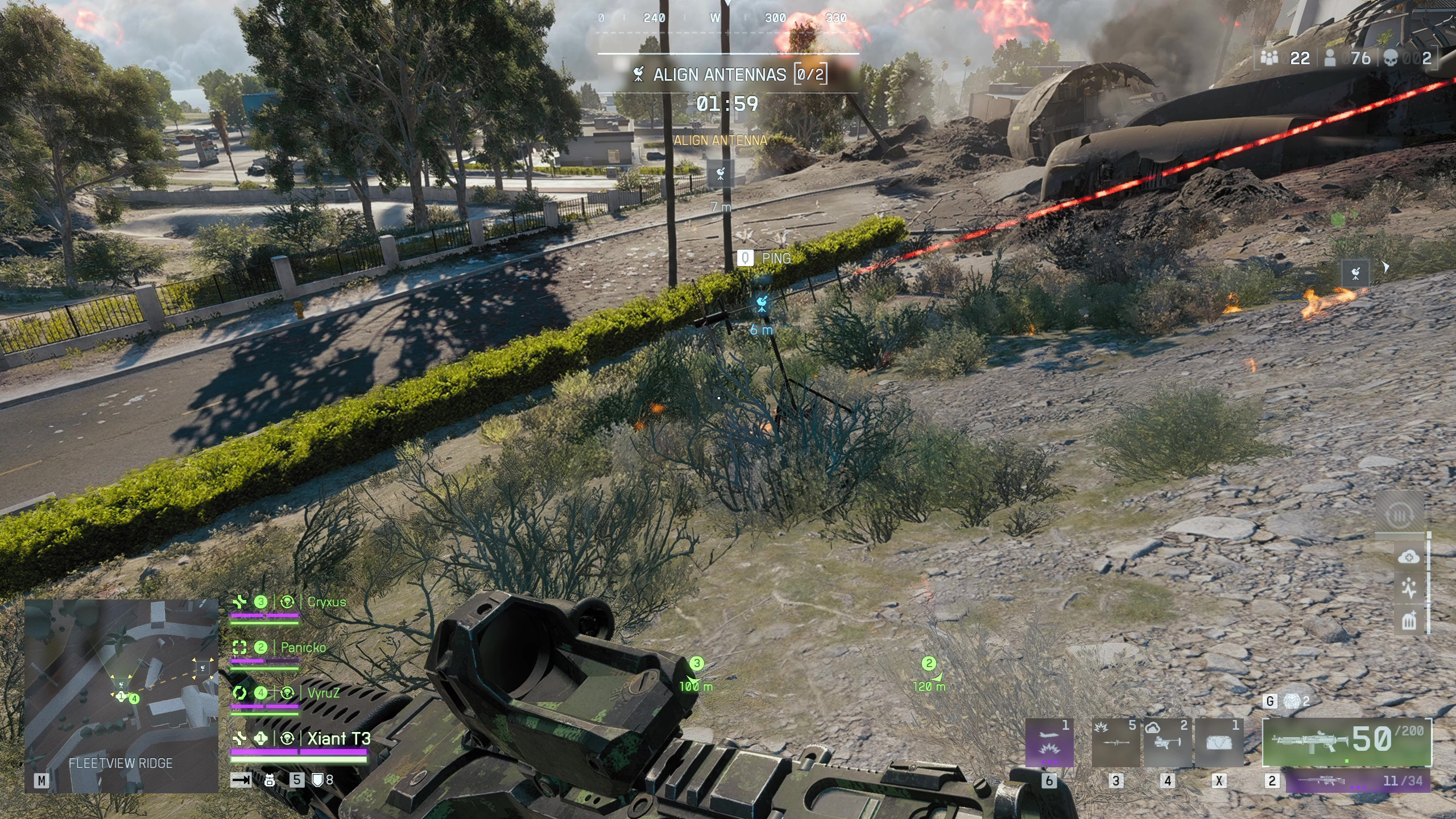This screenshot has height=819, width=1456.
Task: Pick the armor plate slot
Action: [1218, 743]
